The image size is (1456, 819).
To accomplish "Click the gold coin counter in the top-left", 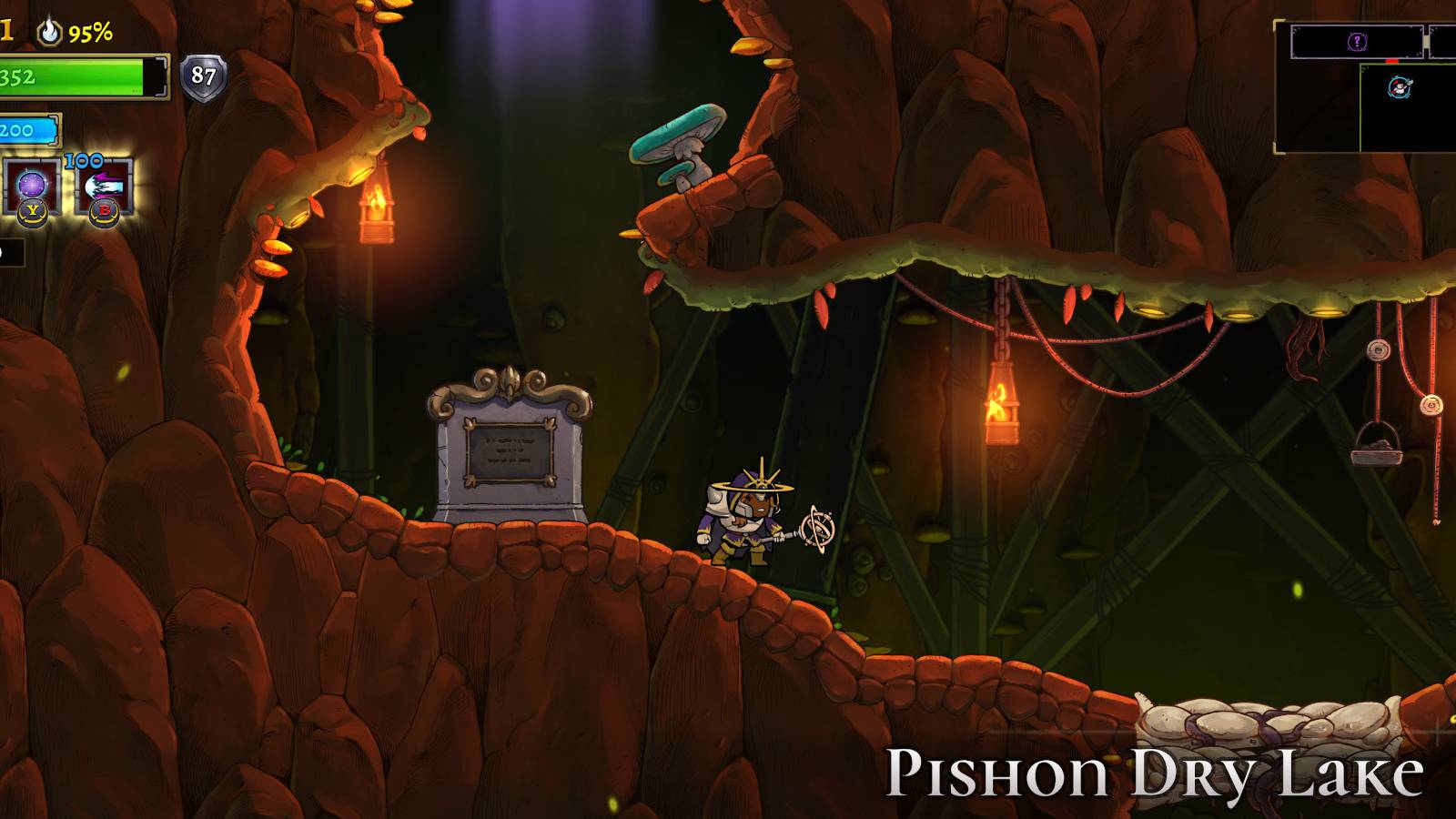I will pyautogui.click(x=7, y=27).
